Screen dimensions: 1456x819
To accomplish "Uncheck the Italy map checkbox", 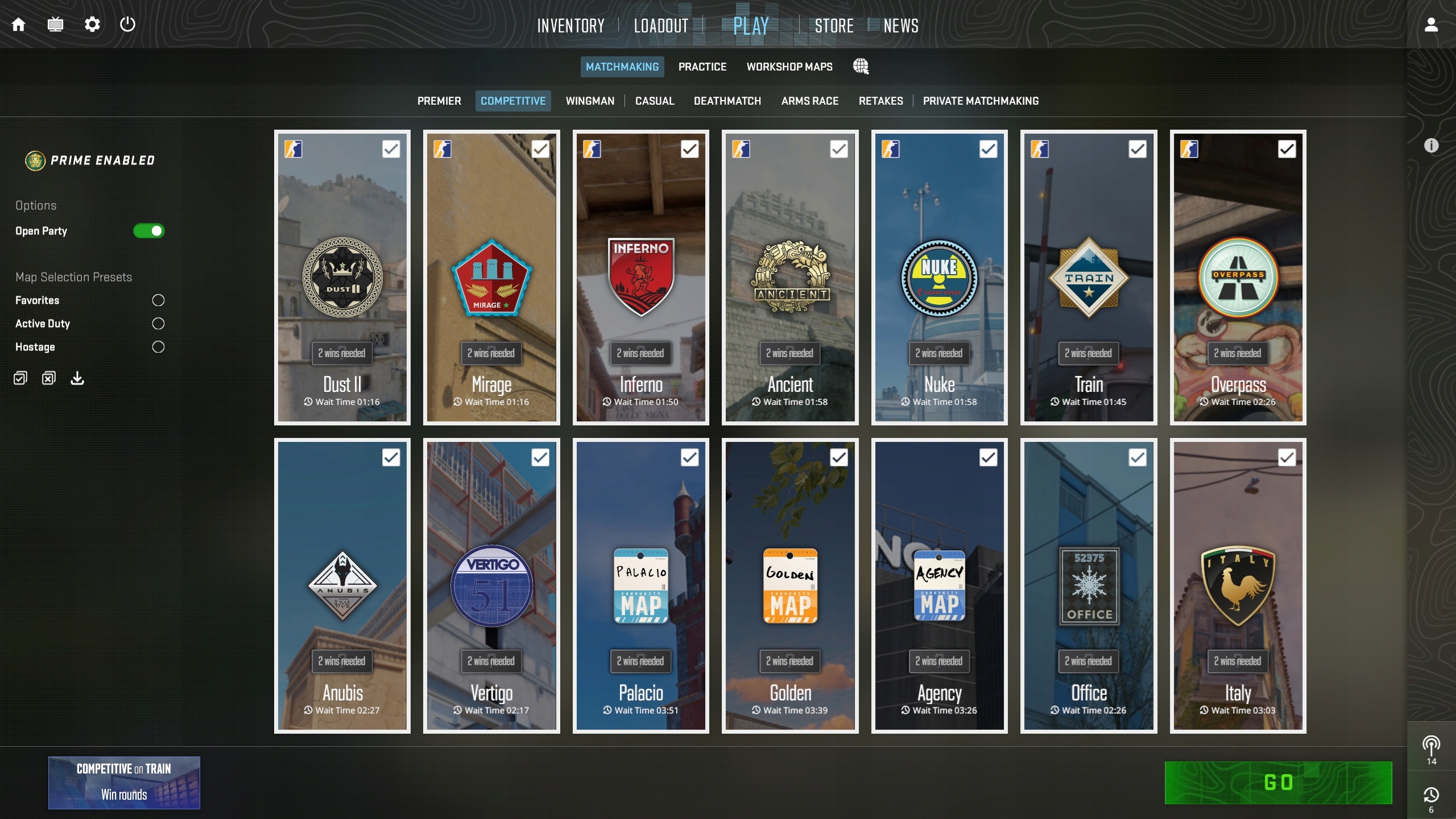I will pos(1287,457).
